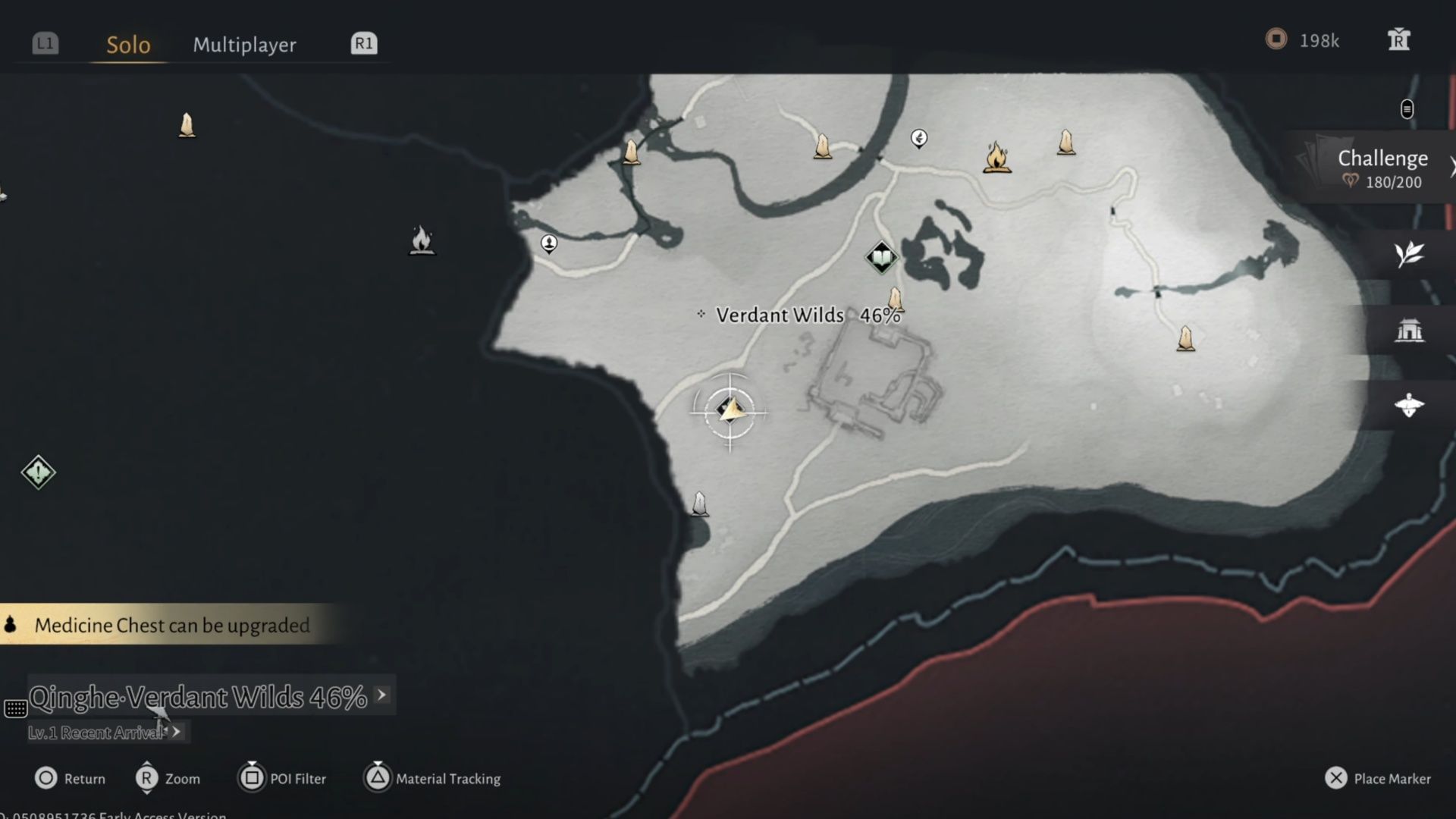Screen dimensions: 1456x819
Task: Click the currency emblem next to 198k
Action: 1276,40
